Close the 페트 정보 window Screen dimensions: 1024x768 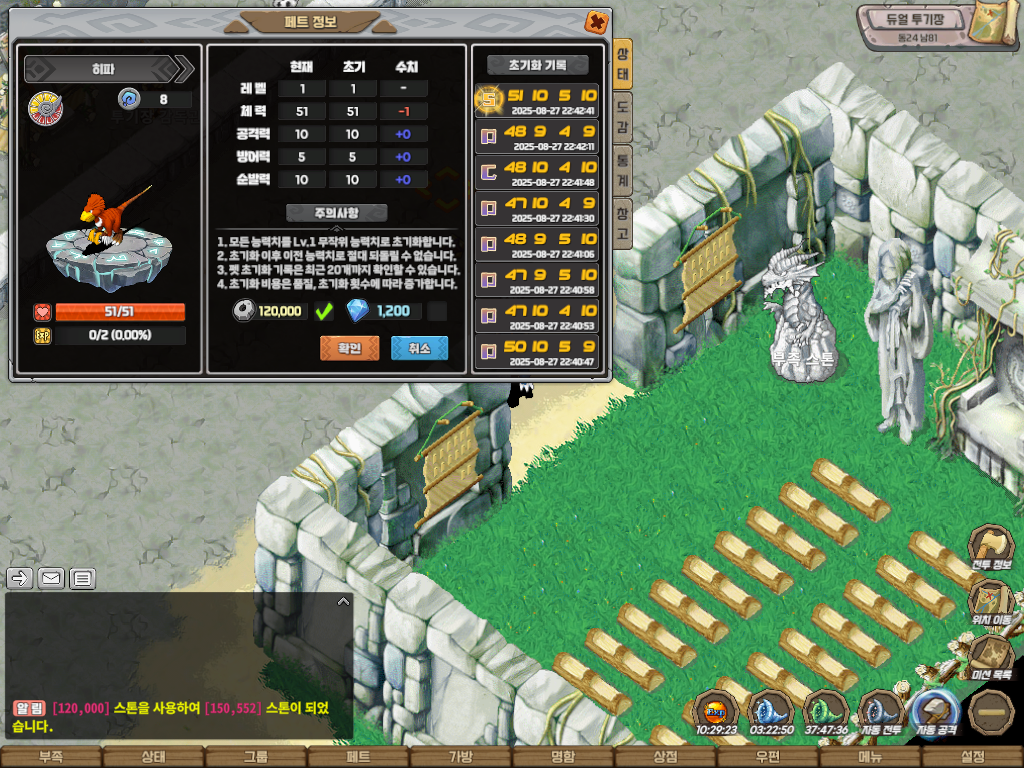[x=595, y=21]
